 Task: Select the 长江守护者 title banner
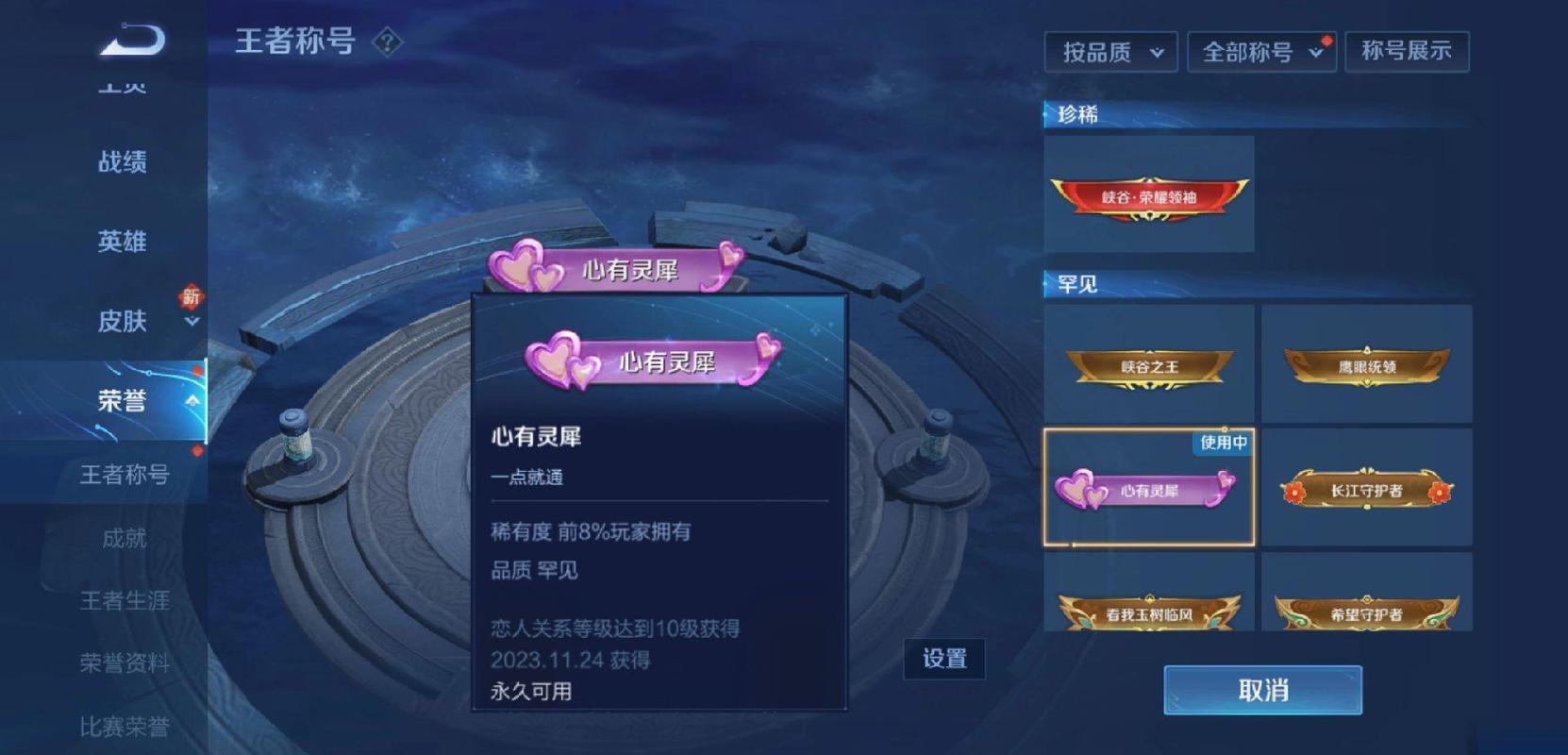click(1367, 488)
